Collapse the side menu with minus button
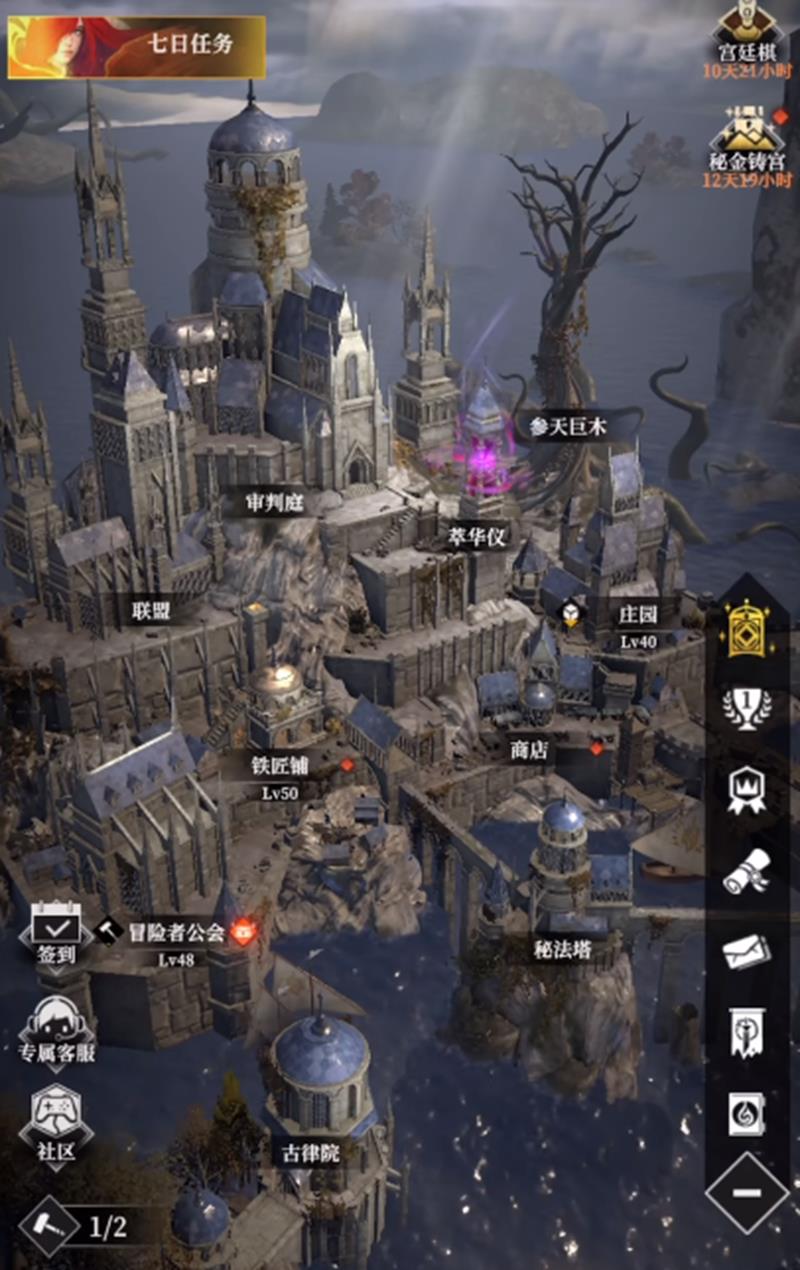Viewport: 800px width, 1270px height. pos(746,1193)
